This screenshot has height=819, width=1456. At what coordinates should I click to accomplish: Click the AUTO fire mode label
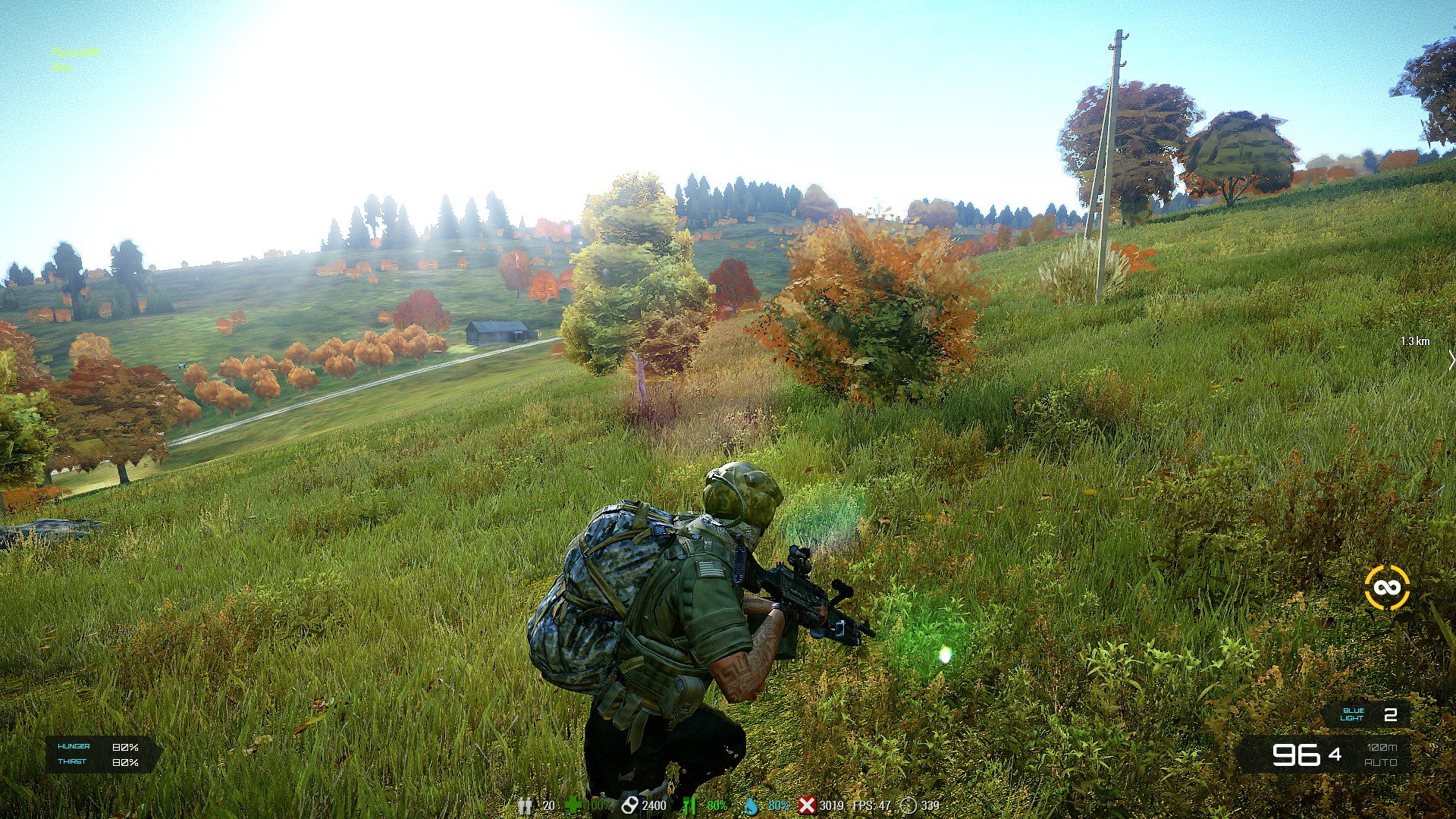click(x=1380, y=762)
